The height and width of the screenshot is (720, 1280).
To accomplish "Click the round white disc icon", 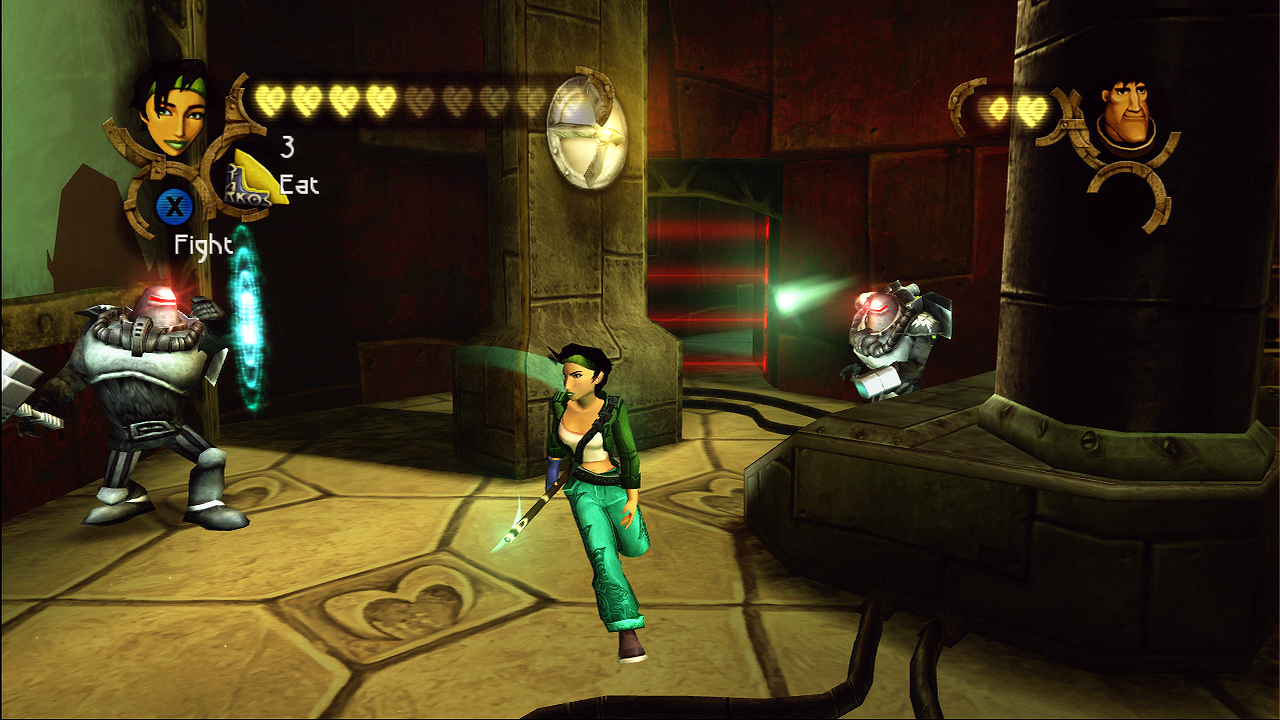I will pos(588,130).
